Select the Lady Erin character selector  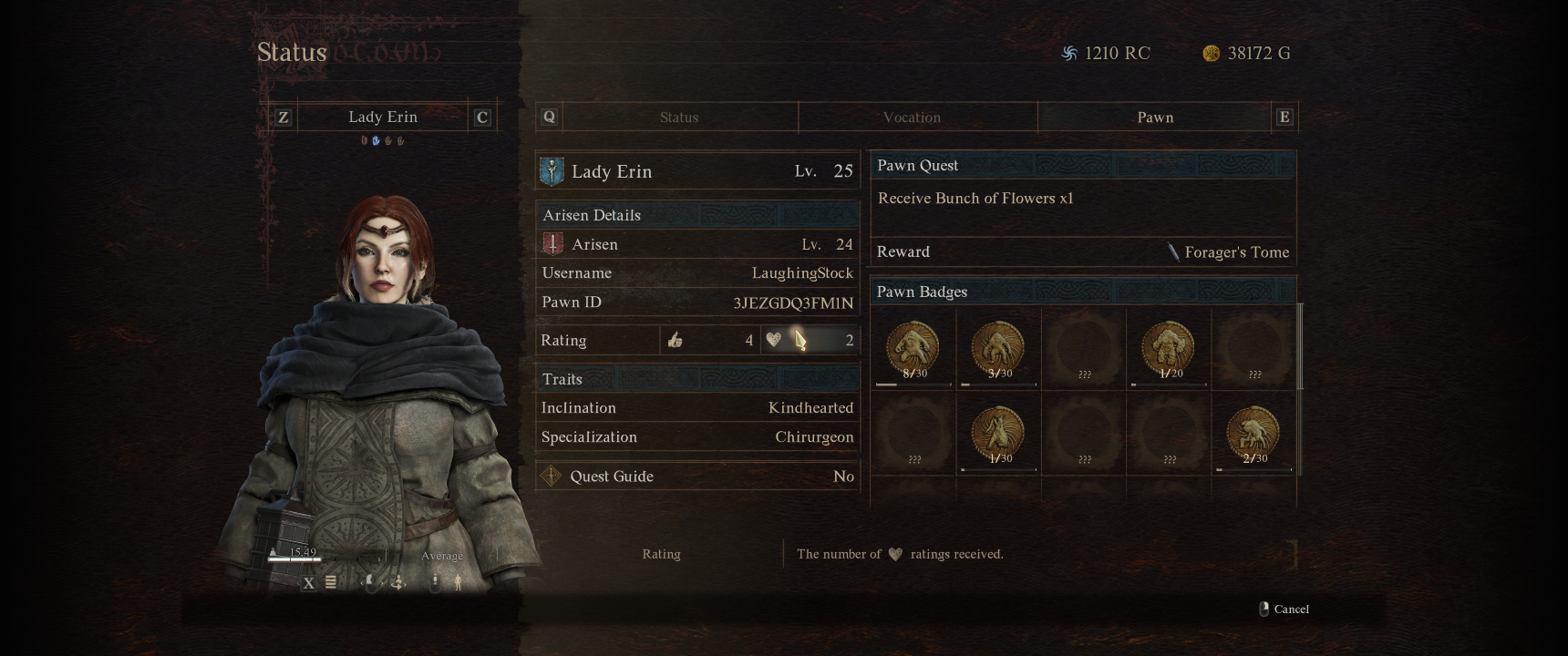383,118
